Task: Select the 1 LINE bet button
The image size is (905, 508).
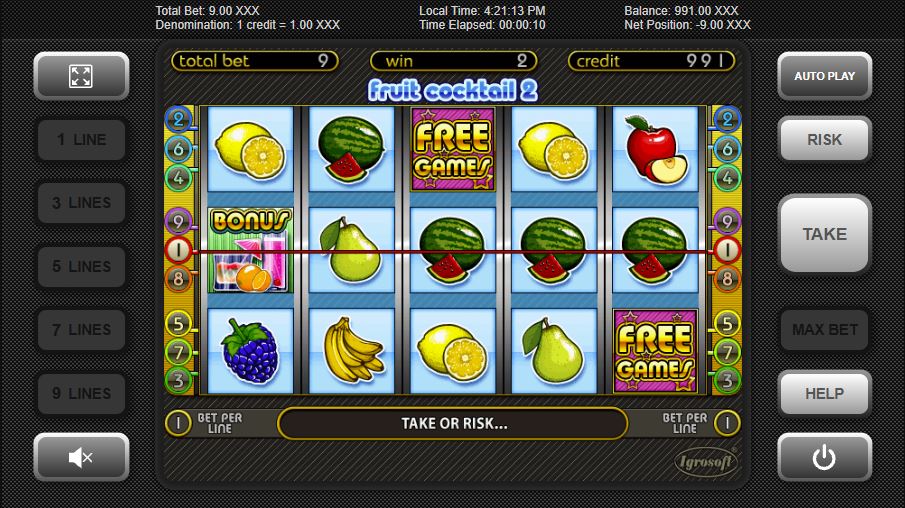Action: (81, 140)
